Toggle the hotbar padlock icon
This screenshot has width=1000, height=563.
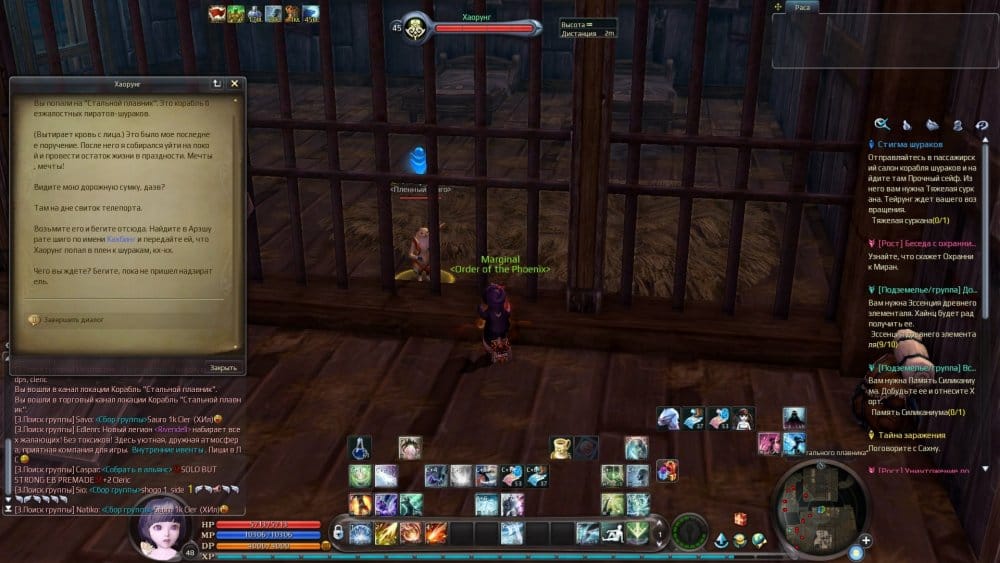[339, 533]
